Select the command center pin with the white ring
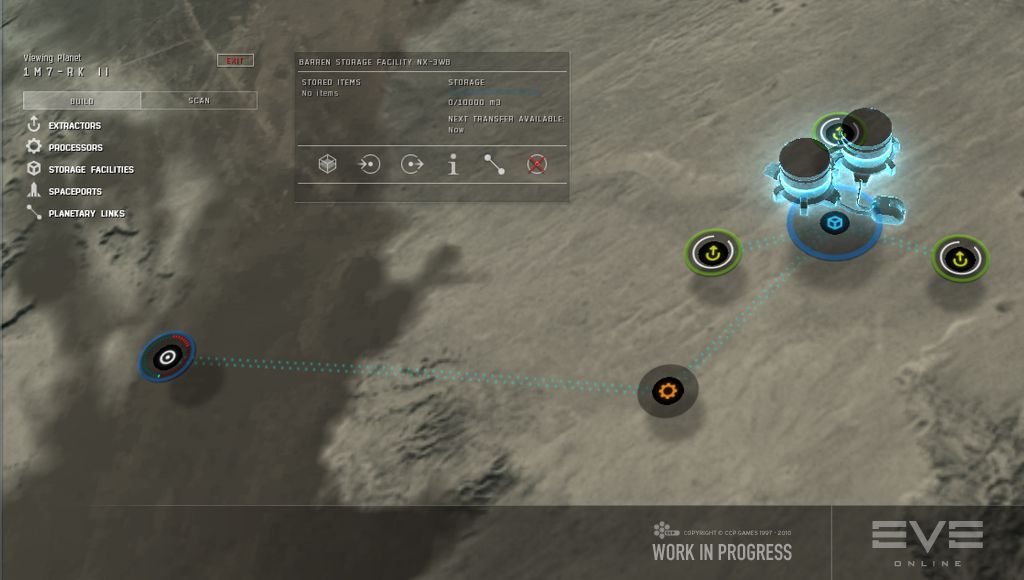Image resolution: width=1024 pixels, height=580 pixels. tap(167, 357)
